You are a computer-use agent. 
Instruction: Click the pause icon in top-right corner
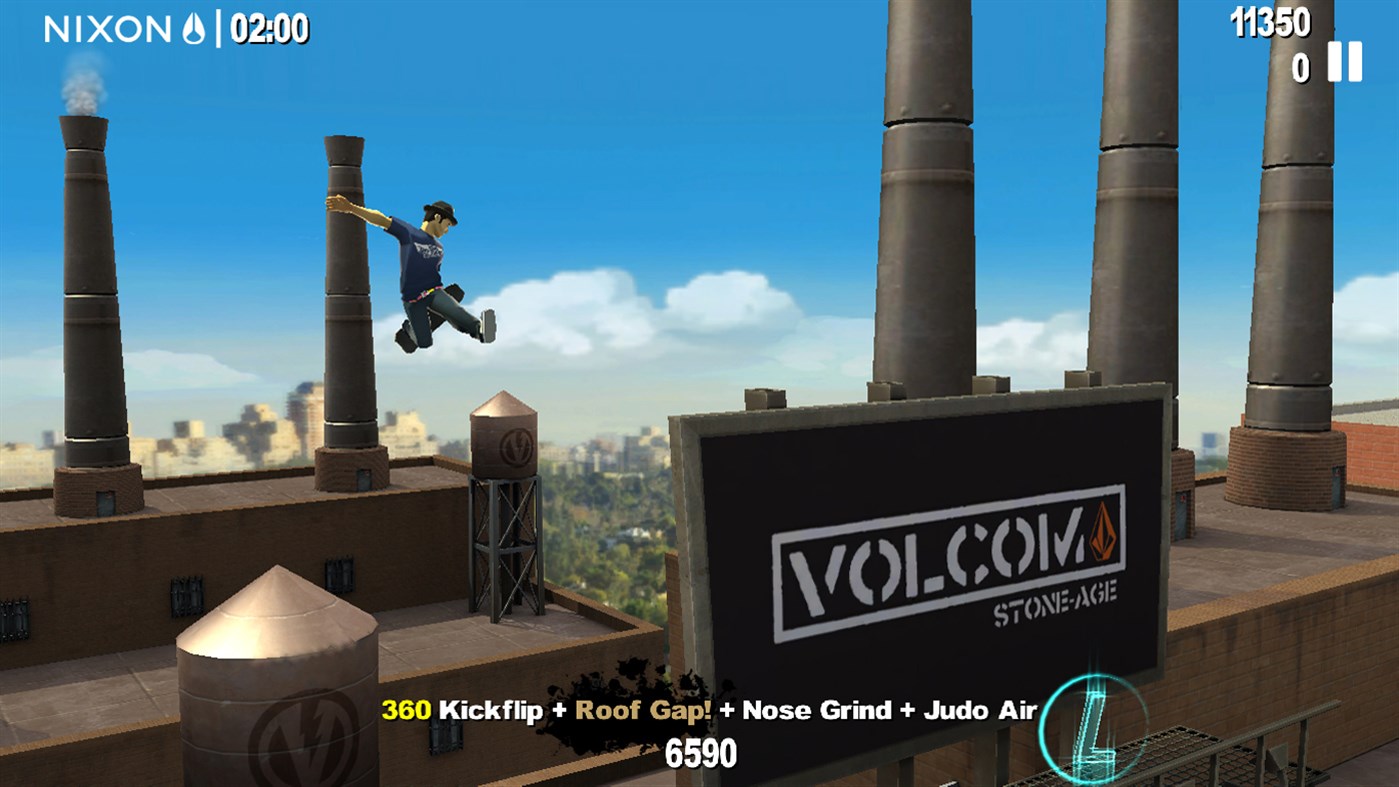click(x=1345, y=62)
